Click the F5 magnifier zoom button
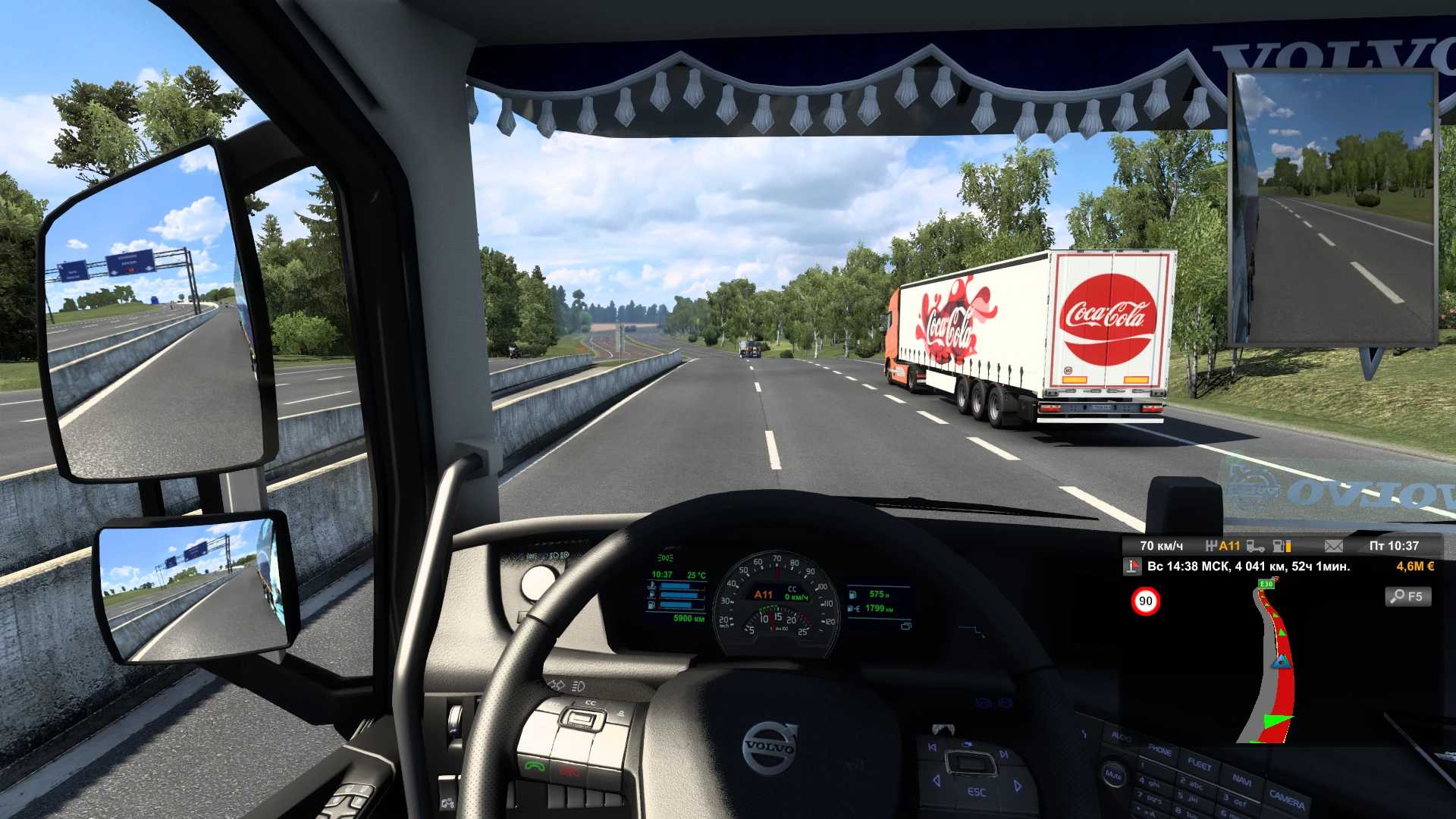1456x819 pixels. point(1408,597)
